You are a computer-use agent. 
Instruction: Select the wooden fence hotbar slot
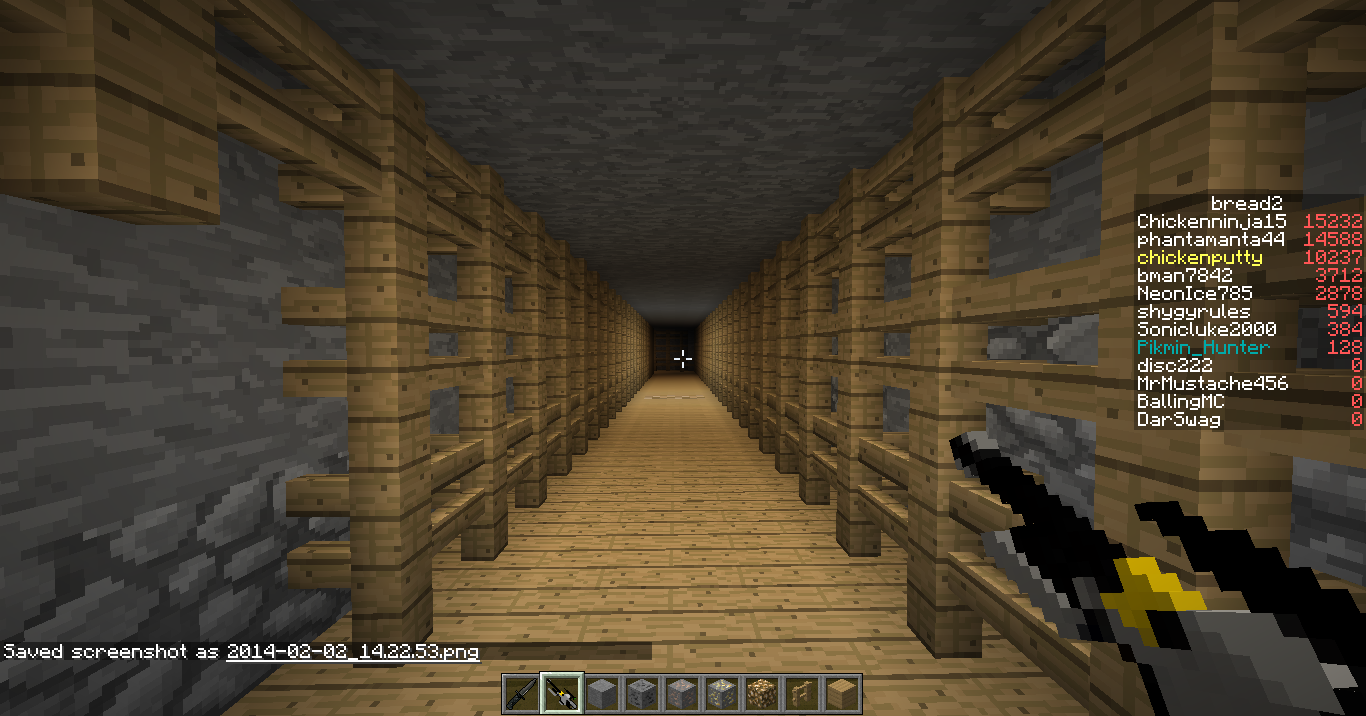[801, 693]
